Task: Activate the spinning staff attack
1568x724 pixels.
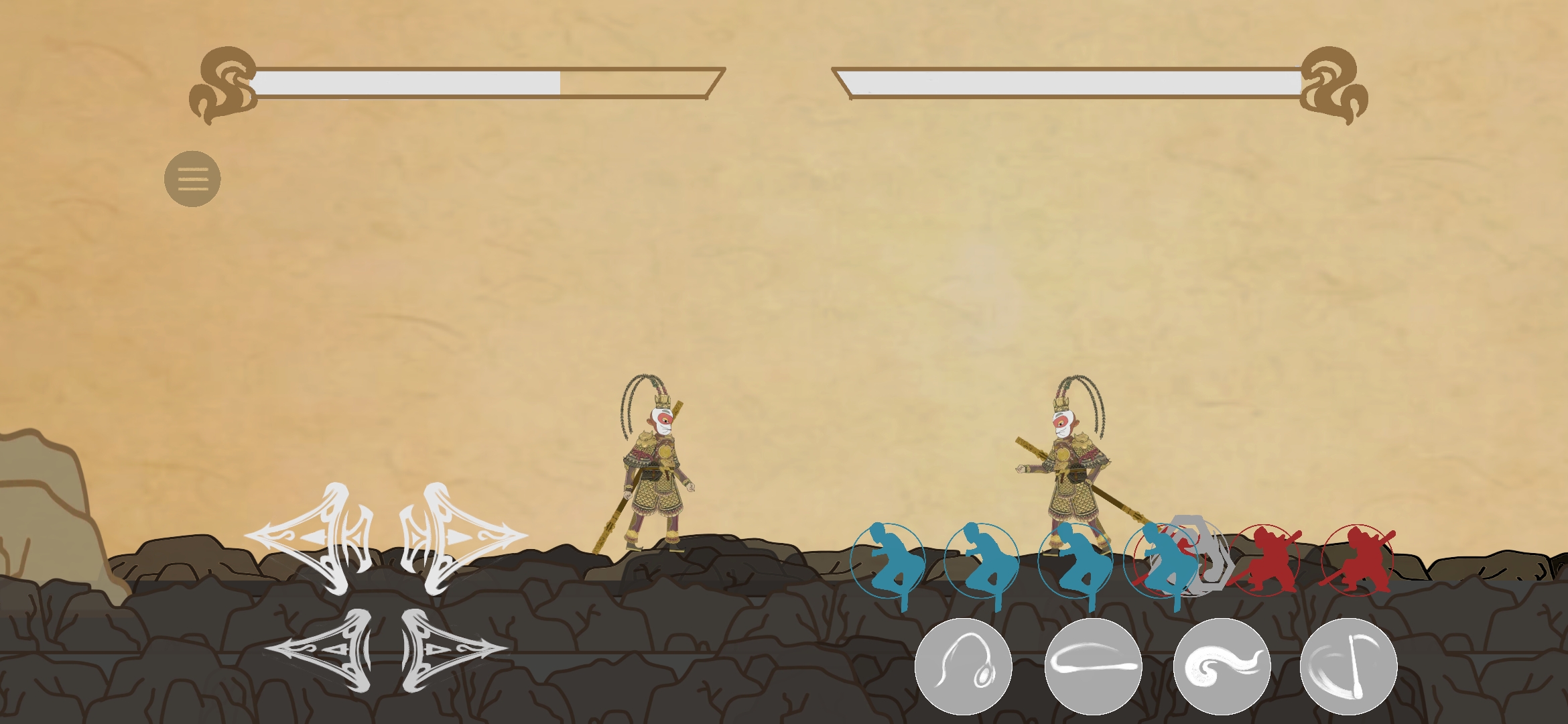Action: (x=1348, y=666)
